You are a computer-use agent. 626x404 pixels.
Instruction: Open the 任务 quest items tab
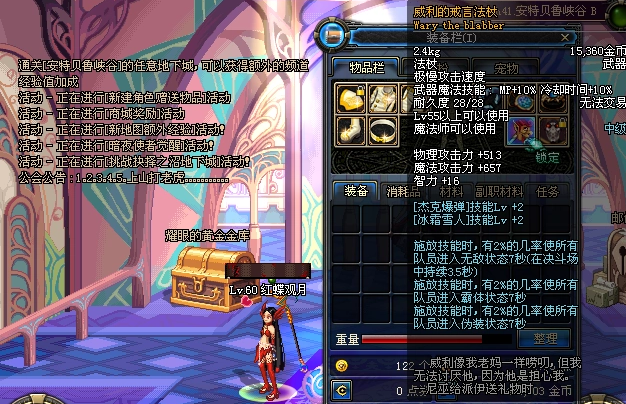(x=547, y=191)
